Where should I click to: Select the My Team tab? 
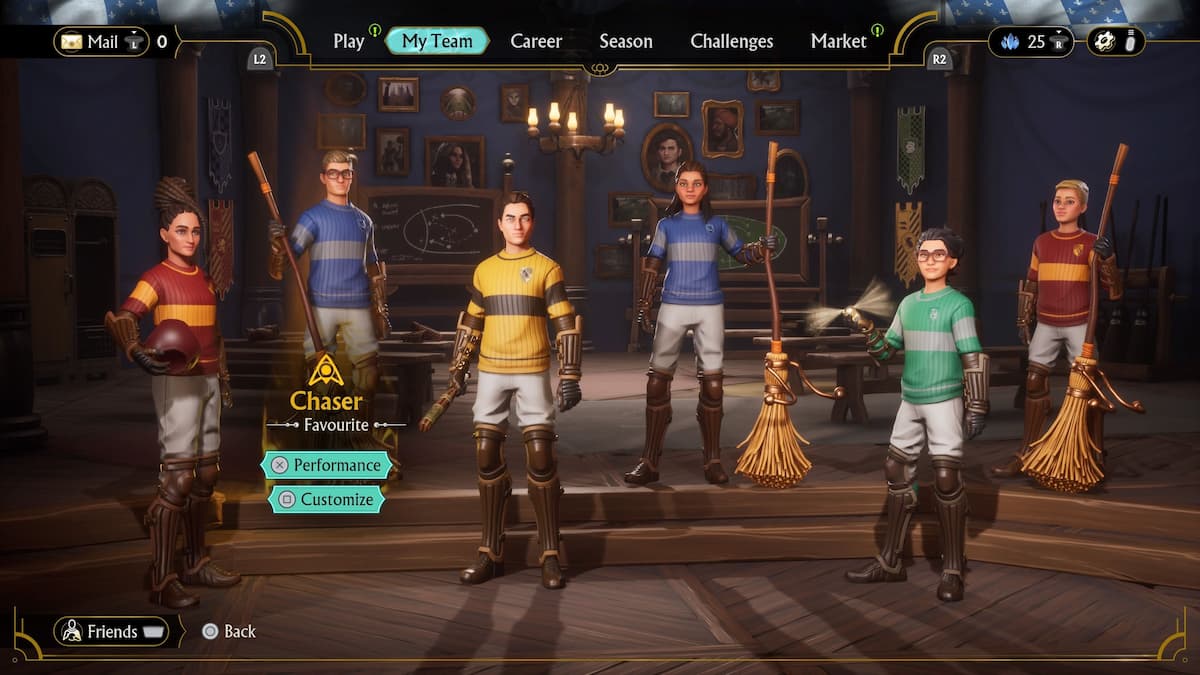pyautogui.click(x=437, y=41)
